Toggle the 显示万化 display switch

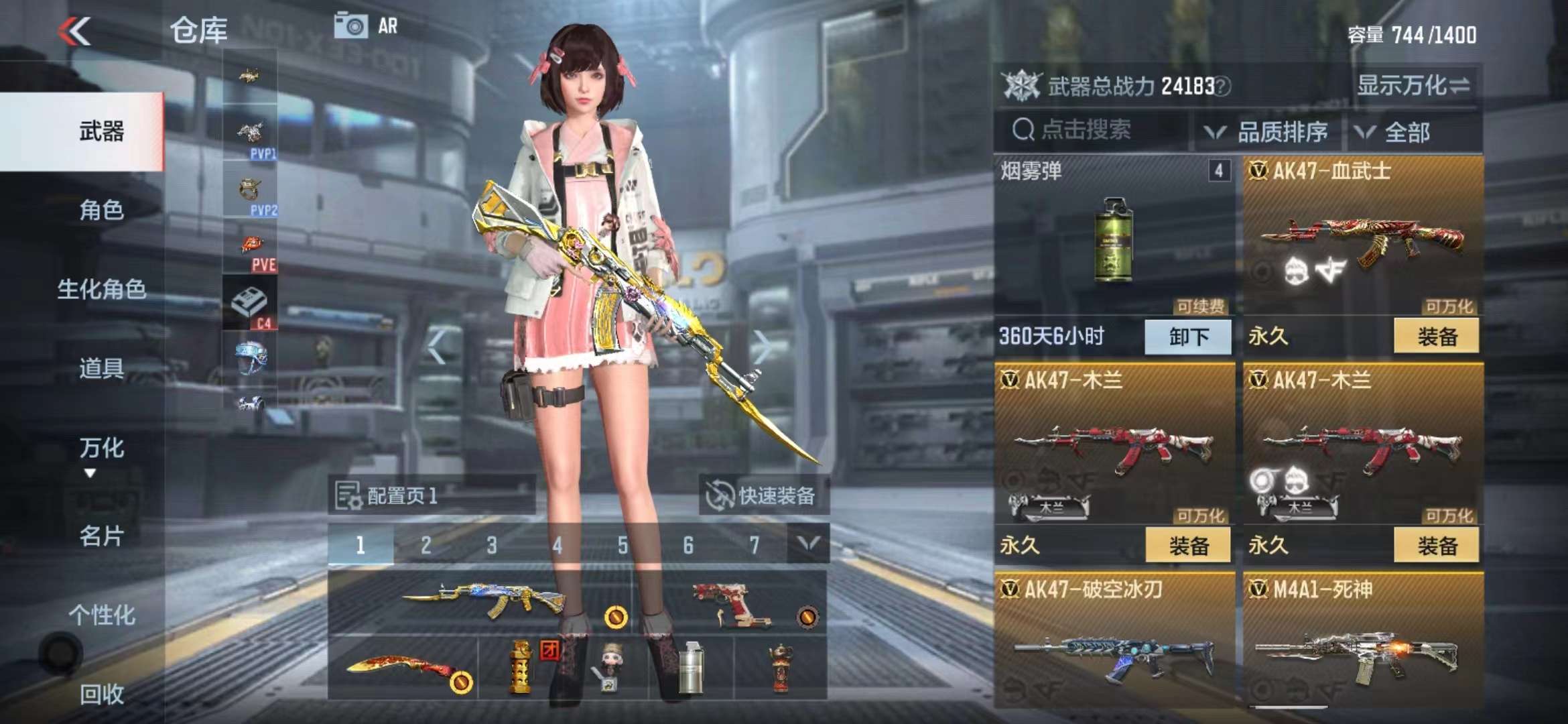click(x=1413, y=86)
